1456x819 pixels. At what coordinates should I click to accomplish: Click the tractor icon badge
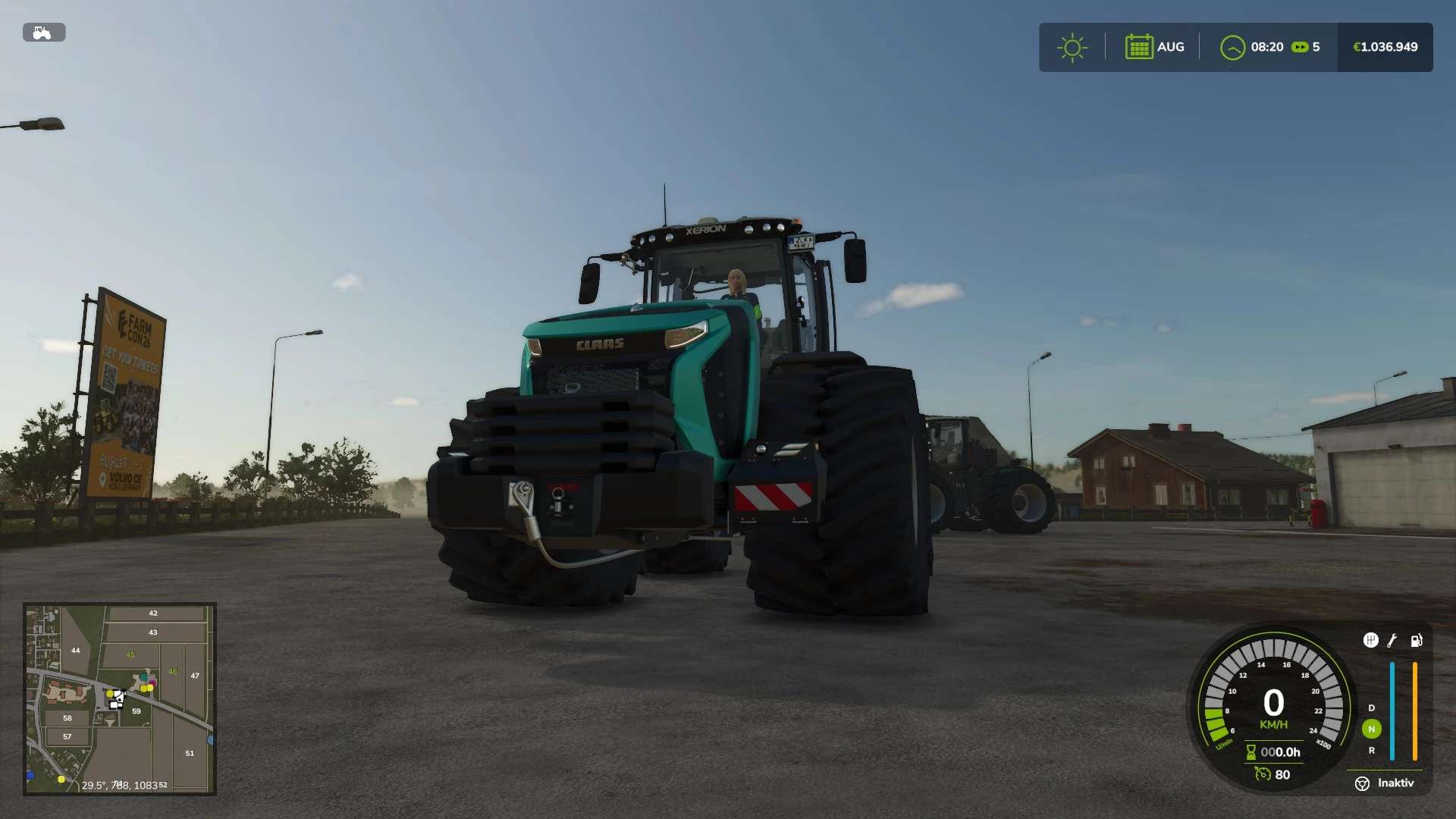pyautogui.click(x=44, y=33)
